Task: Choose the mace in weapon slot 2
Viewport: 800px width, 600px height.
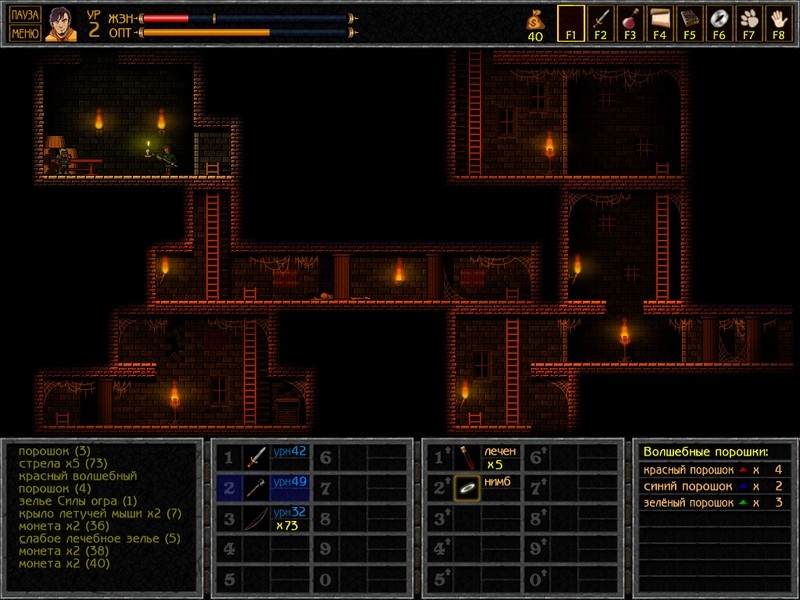Action: tap(258, 488)
